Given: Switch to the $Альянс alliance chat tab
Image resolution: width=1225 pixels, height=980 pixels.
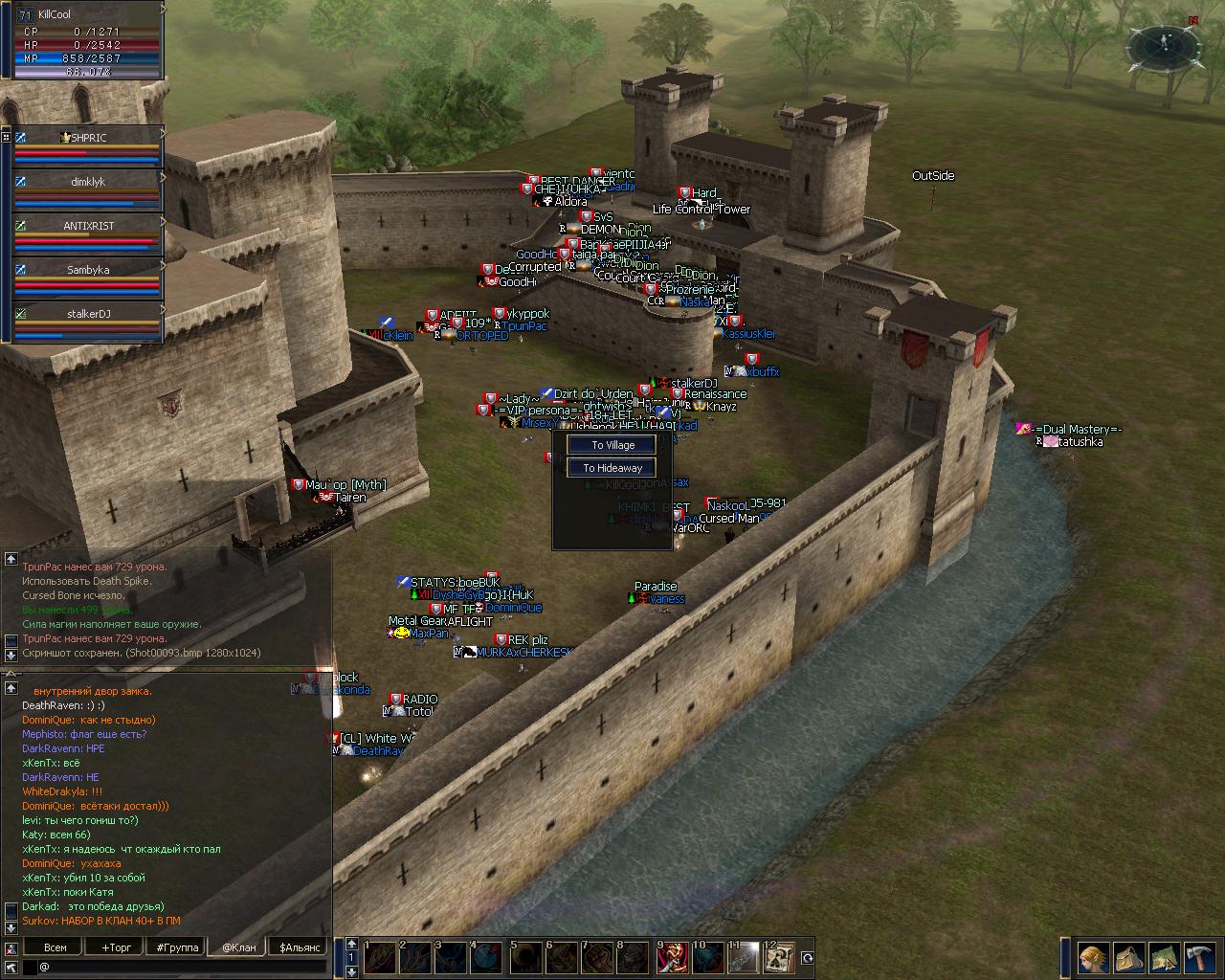Looking at the screenshot, I should click(298, 947).
